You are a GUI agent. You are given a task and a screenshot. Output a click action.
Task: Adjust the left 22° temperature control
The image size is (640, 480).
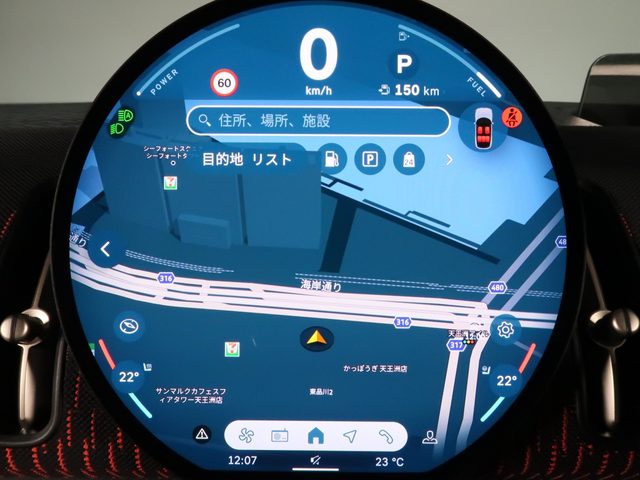click(129, 378)
